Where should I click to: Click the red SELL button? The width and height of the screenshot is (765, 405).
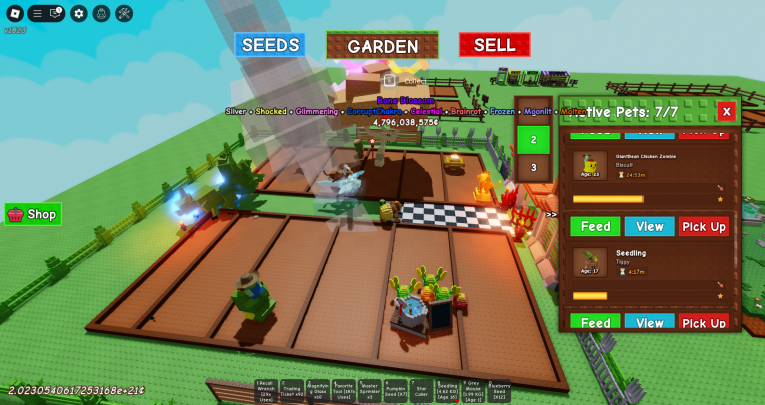point(494,45)
